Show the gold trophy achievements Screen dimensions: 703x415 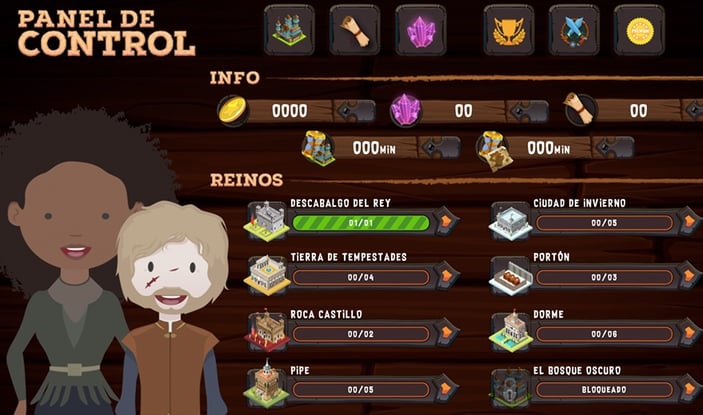[509, 29]
